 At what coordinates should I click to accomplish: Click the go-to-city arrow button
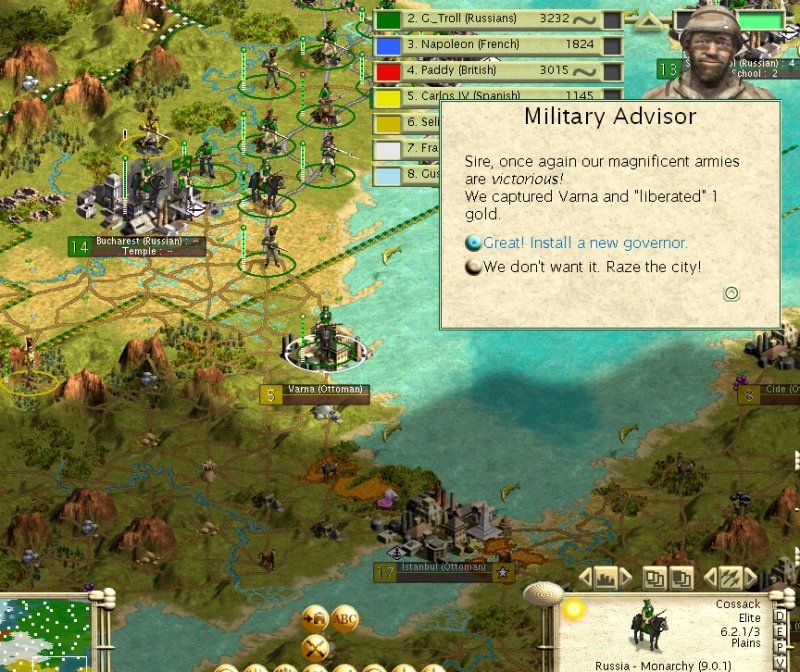[x=315, y=619]
